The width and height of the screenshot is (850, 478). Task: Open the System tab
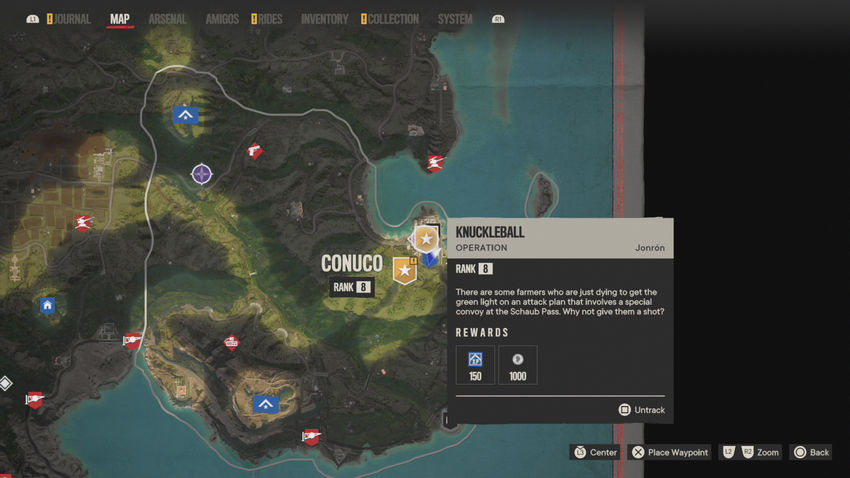(455, 19)
